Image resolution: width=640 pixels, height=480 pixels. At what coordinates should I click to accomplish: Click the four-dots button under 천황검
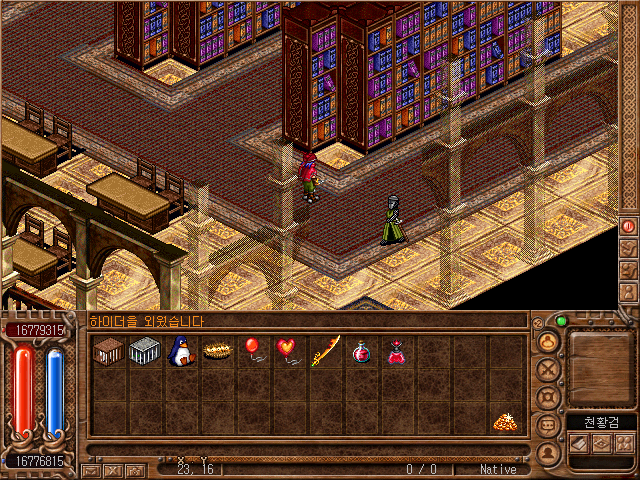pyautogui.click(x=625, y=443)
